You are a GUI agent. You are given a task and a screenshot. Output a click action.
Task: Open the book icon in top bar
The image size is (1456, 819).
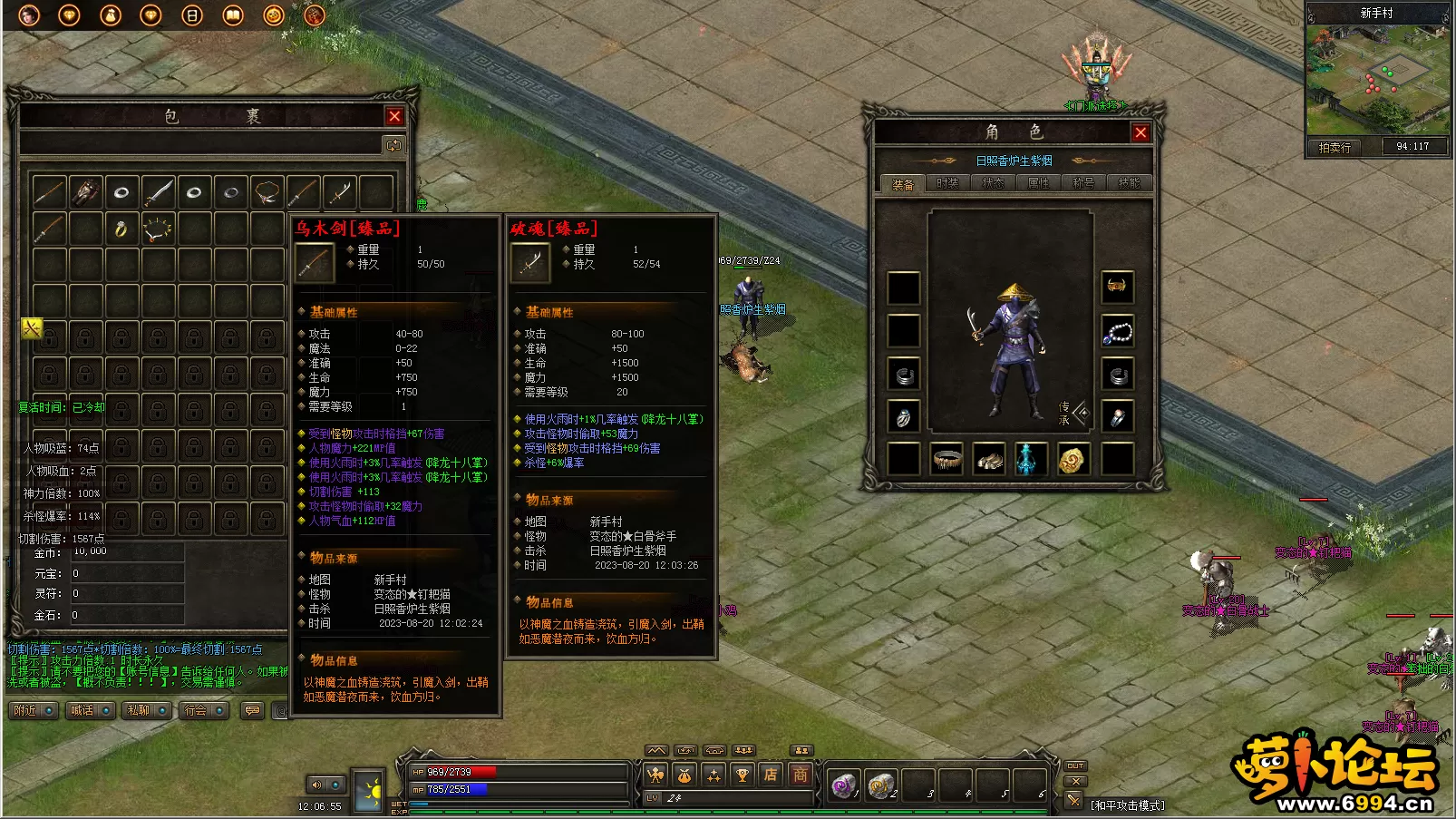coord(233,15)
